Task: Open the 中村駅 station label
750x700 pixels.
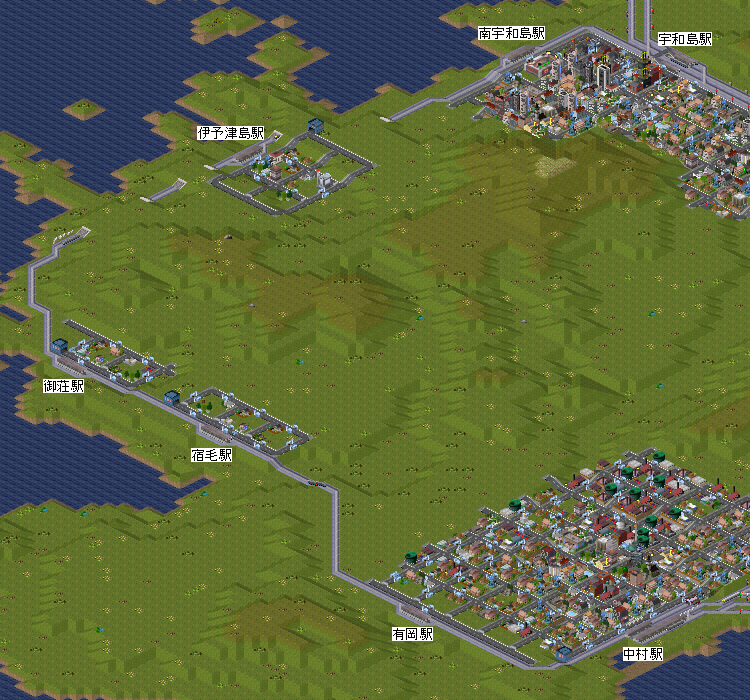Action: (x=643, y=654)
